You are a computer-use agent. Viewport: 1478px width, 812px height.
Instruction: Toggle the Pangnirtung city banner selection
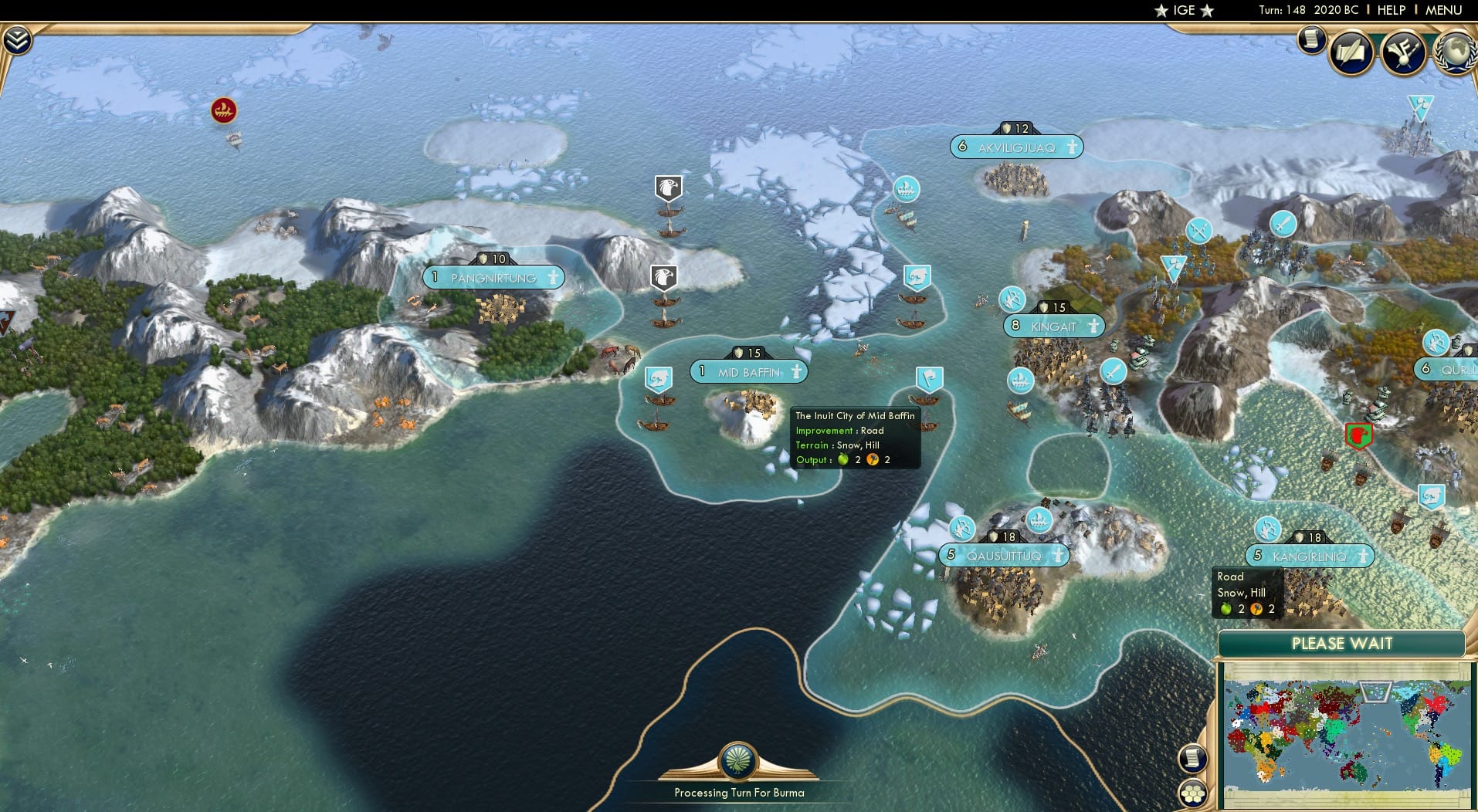[493, 277]
